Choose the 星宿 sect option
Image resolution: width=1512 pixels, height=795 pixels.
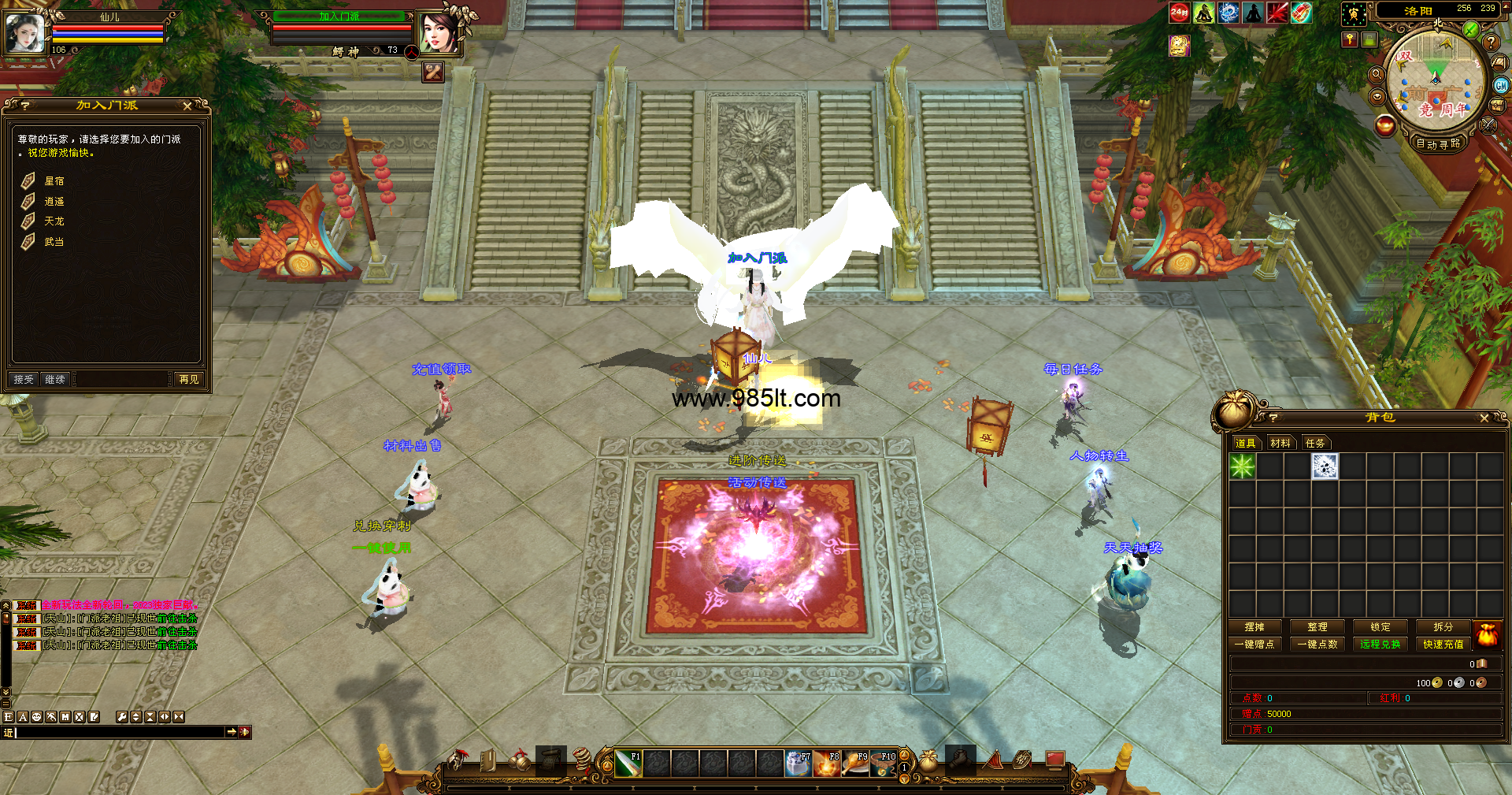(54, 181)
